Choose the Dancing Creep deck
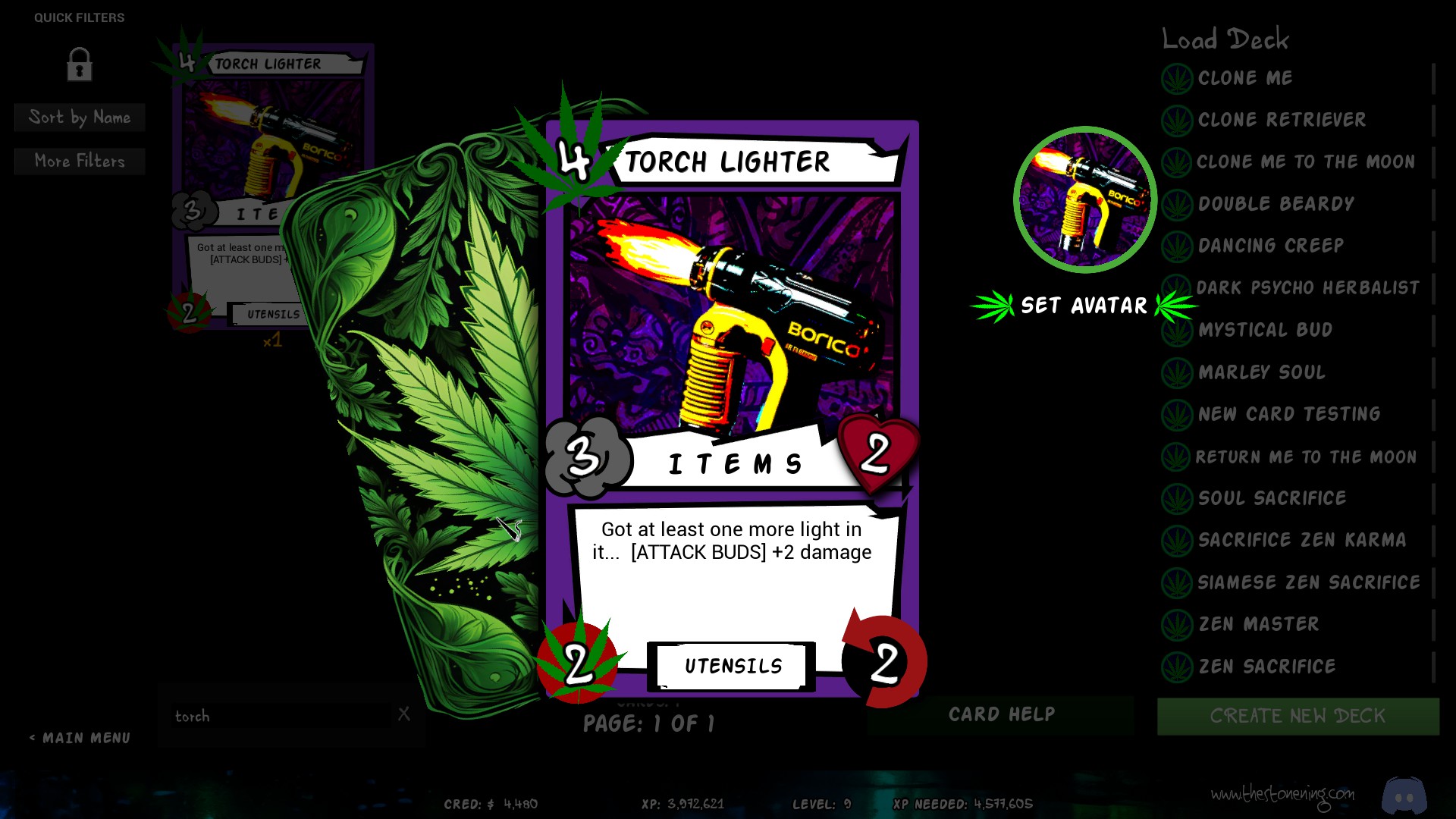This screenshot has width=1456, height=819. pos(1270,246)
